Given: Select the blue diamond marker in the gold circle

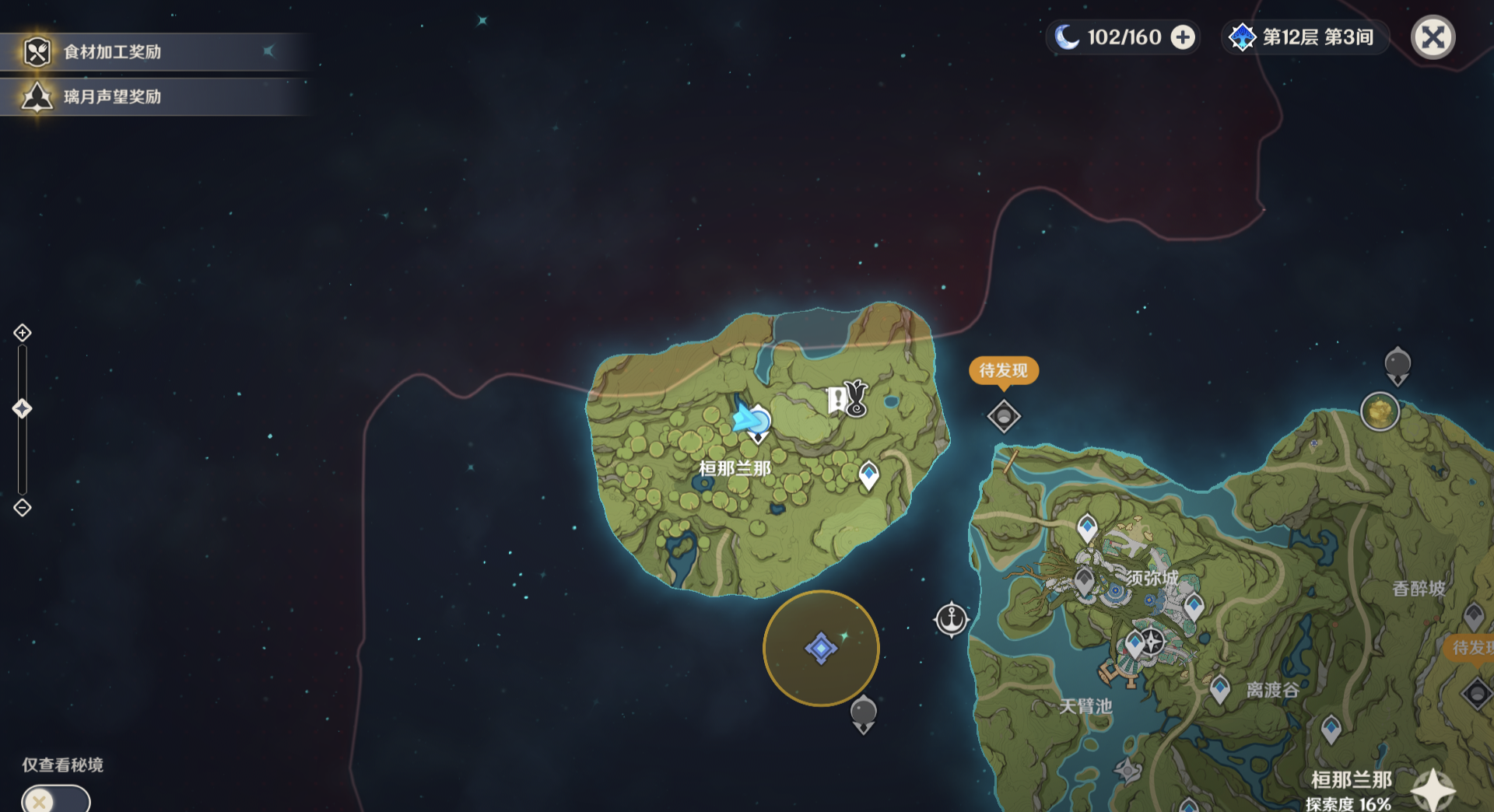Looking at the screenshot, I should (821, 648).
